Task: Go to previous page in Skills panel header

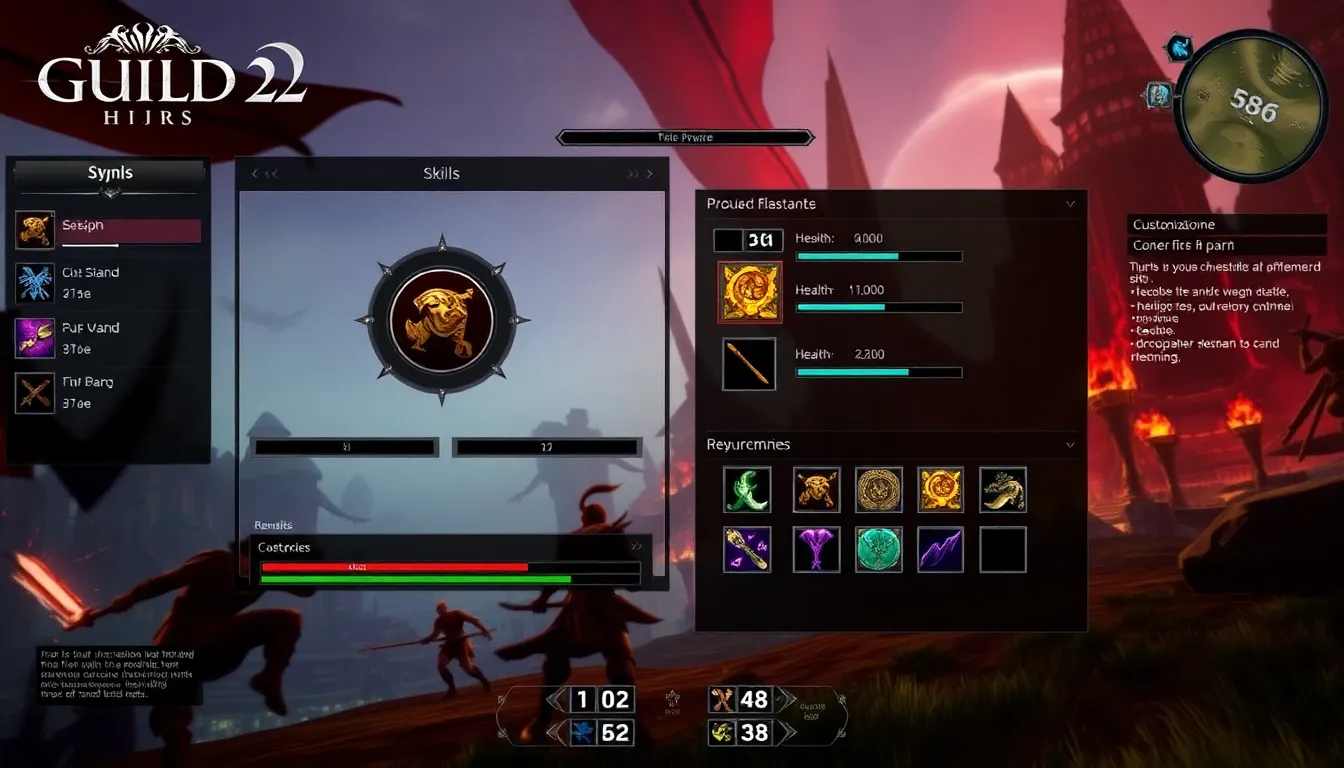Action: point(264,174)
